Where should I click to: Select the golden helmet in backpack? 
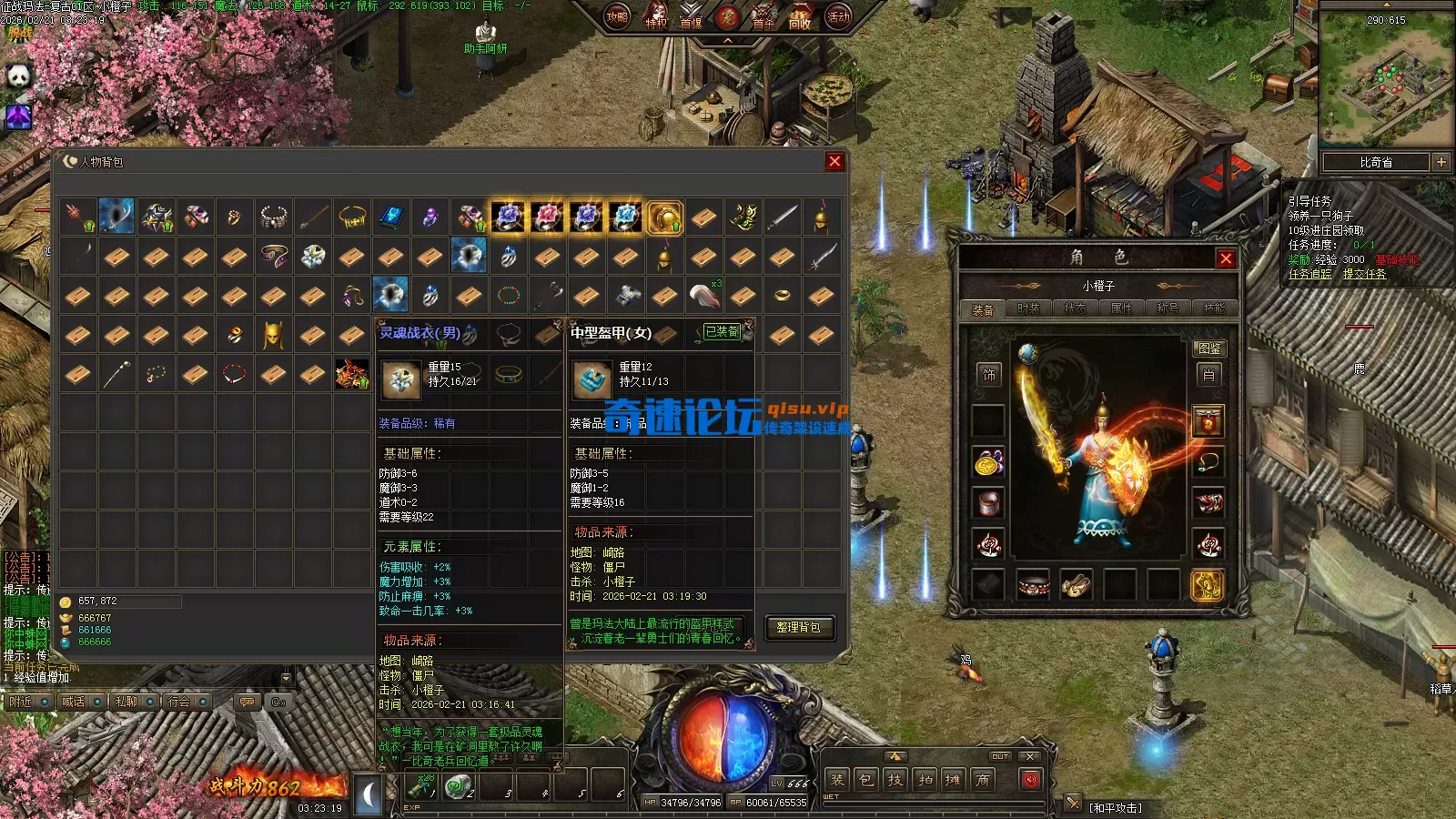tap(273, 335)
